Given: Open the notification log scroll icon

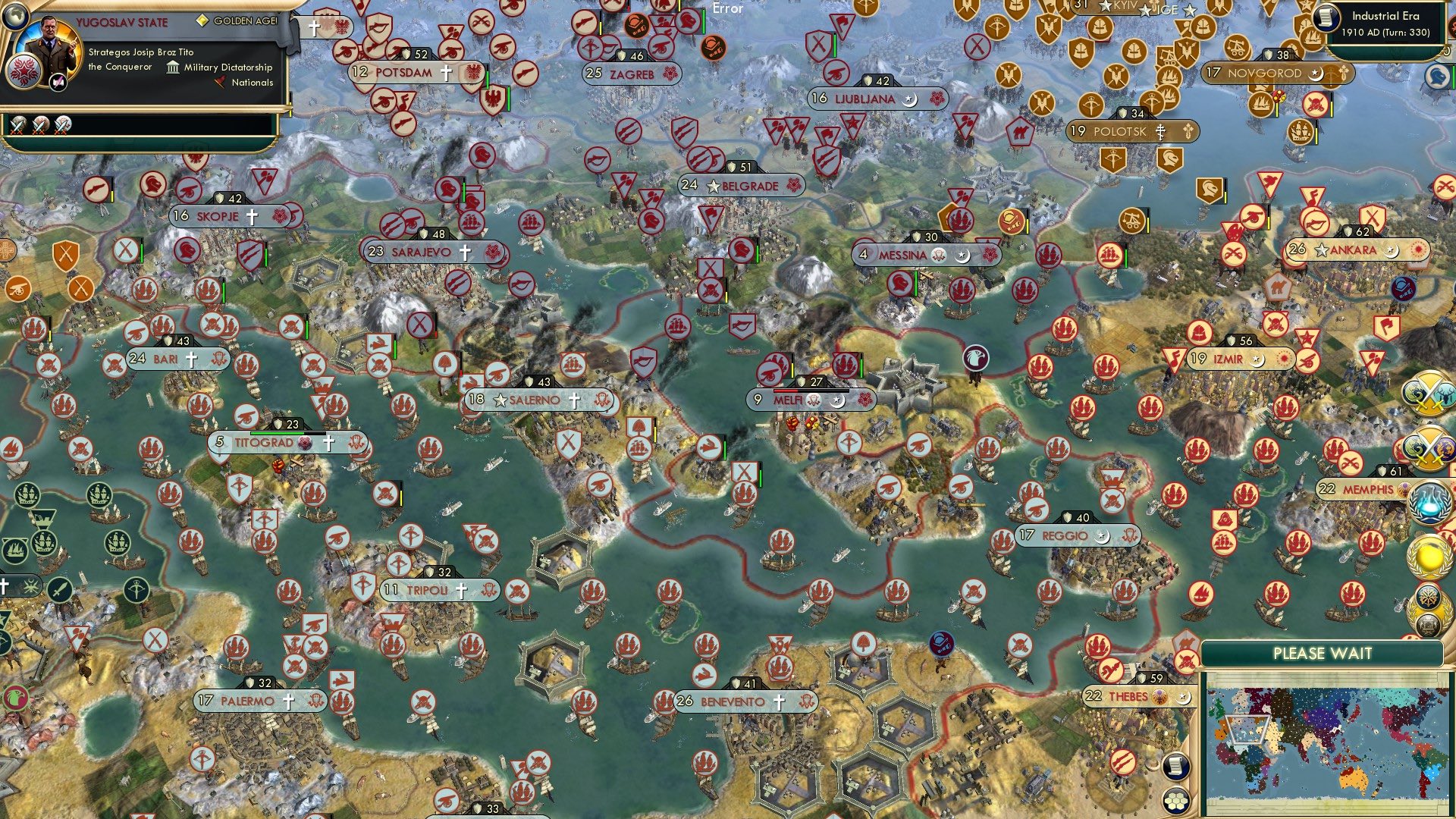Looking at the screenshot, I should coord(1175,766).
